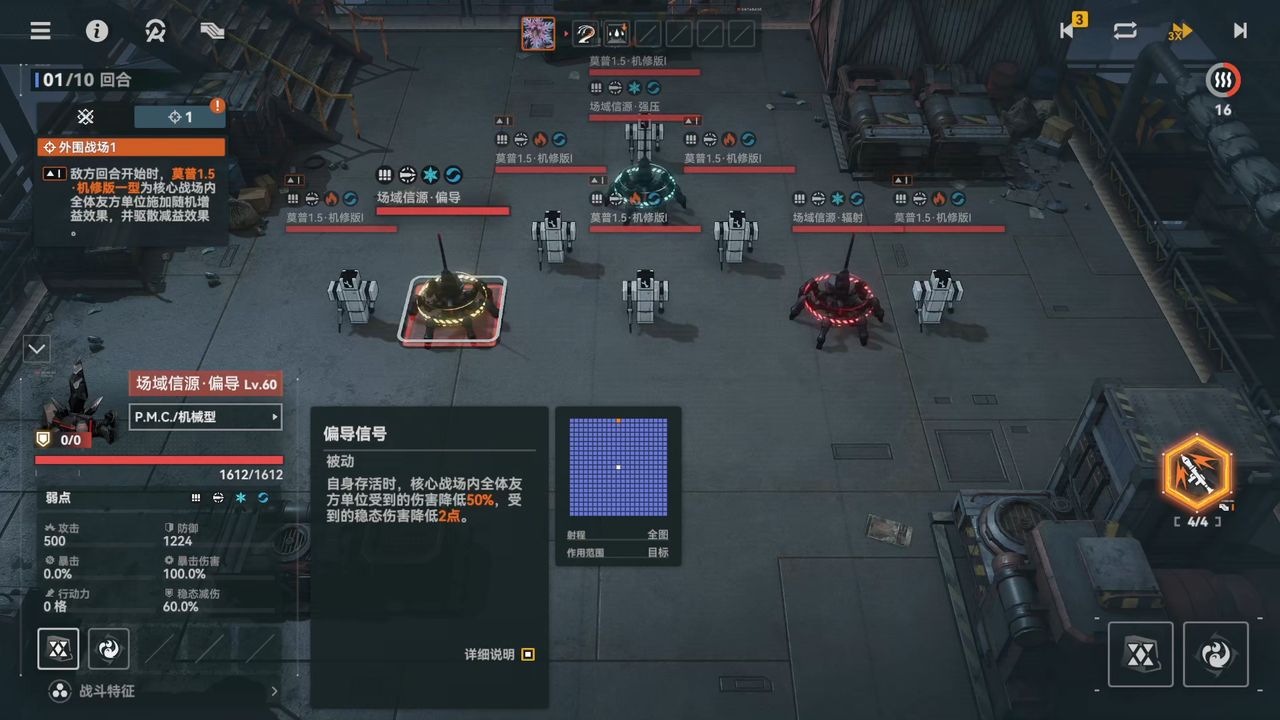Toggle 3X battle speed

1181,31
